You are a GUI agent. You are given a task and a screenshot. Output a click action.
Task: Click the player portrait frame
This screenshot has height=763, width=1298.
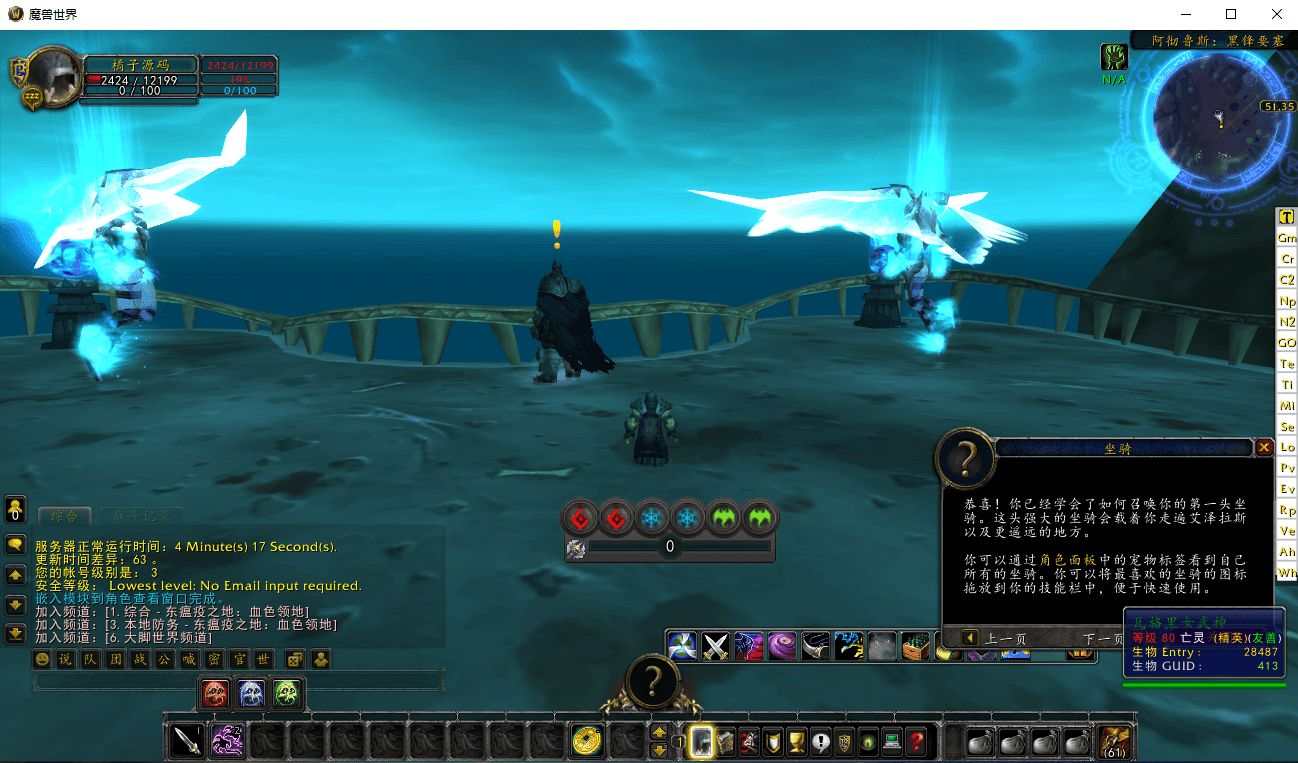click(x=51, y=74)
